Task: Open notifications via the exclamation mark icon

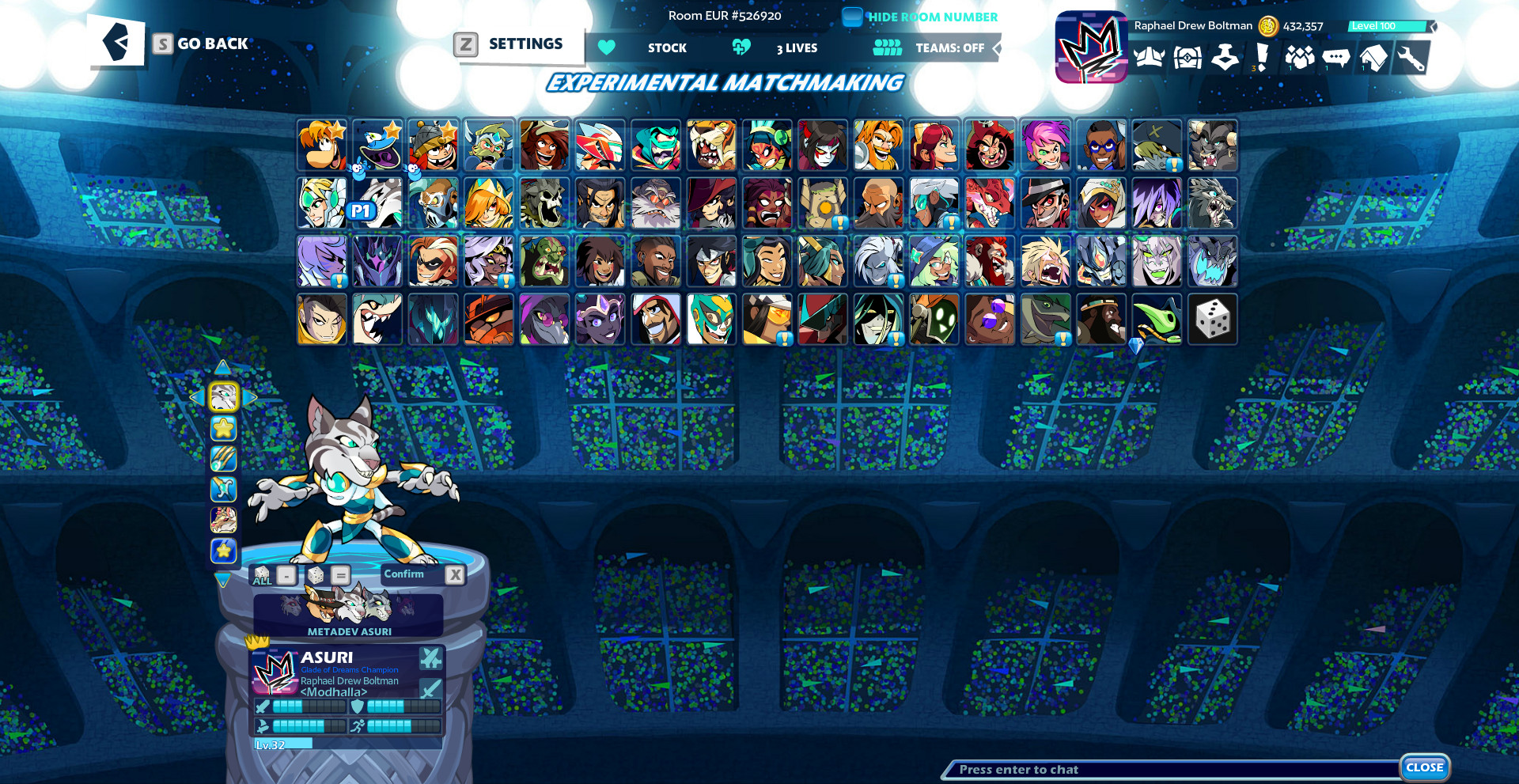Action: (x=1262, y=57)
